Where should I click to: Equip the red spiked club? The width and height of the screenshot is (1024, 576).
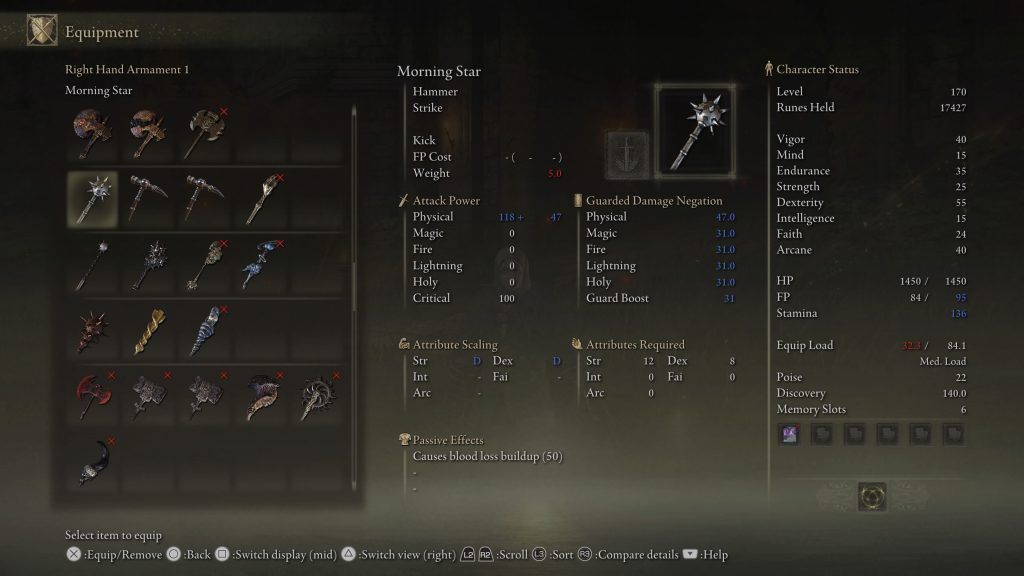tap(92, 330)
